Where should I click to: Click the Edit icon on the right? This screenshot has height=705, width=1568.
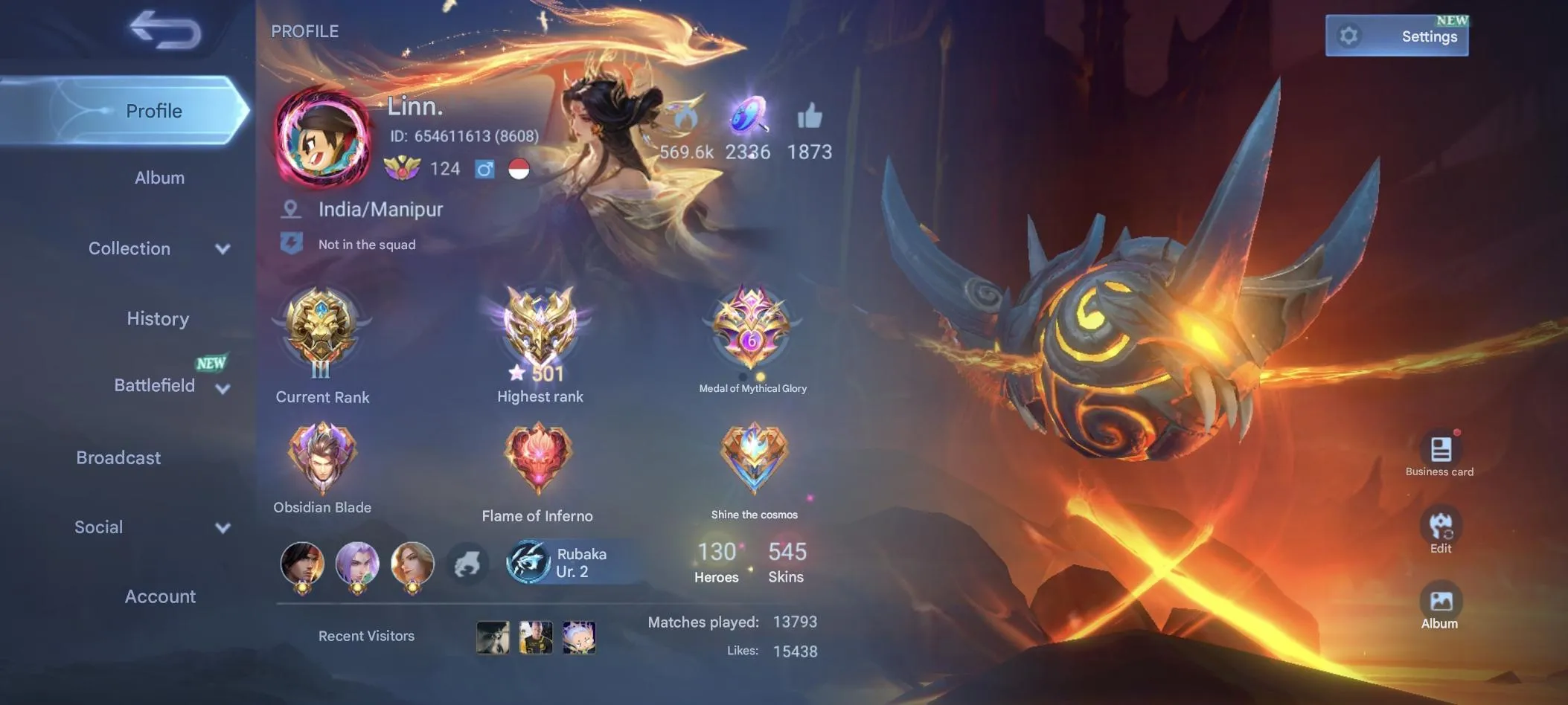pyautogui.click(x=1441, y=525)
